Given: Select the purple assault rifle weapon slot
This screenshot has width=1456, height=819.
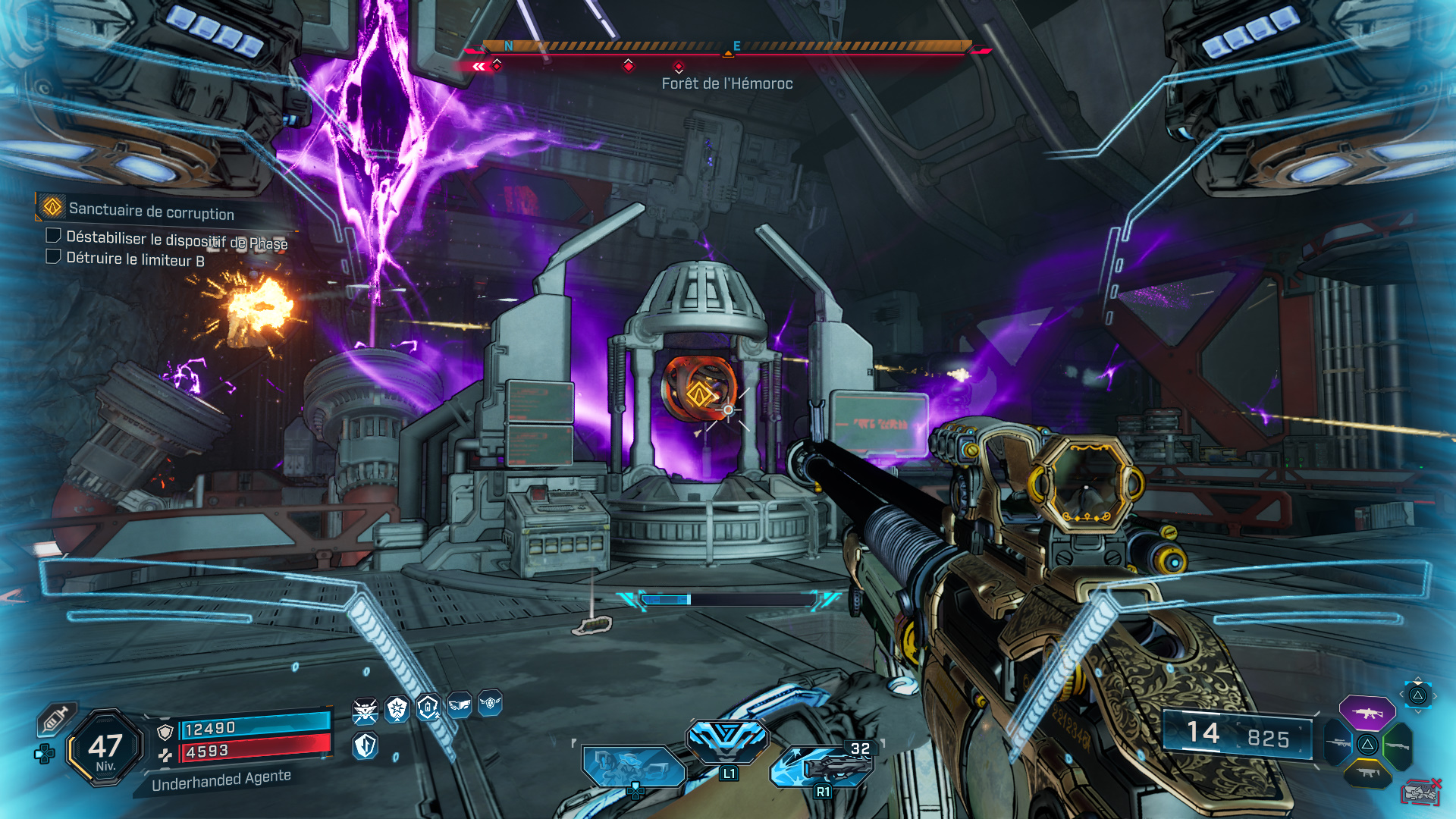Looking at the screenshot, I should tap(1367, 713).
